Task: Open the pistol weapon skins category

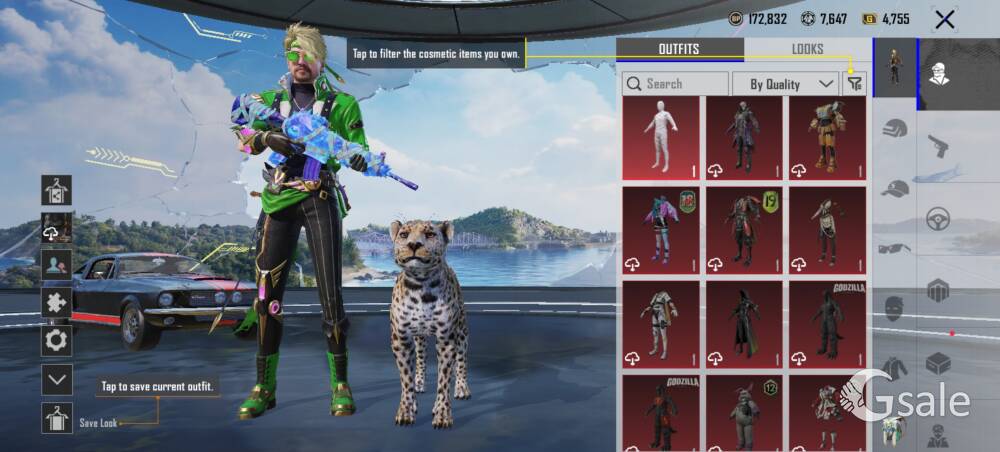Action: point(938,146)
